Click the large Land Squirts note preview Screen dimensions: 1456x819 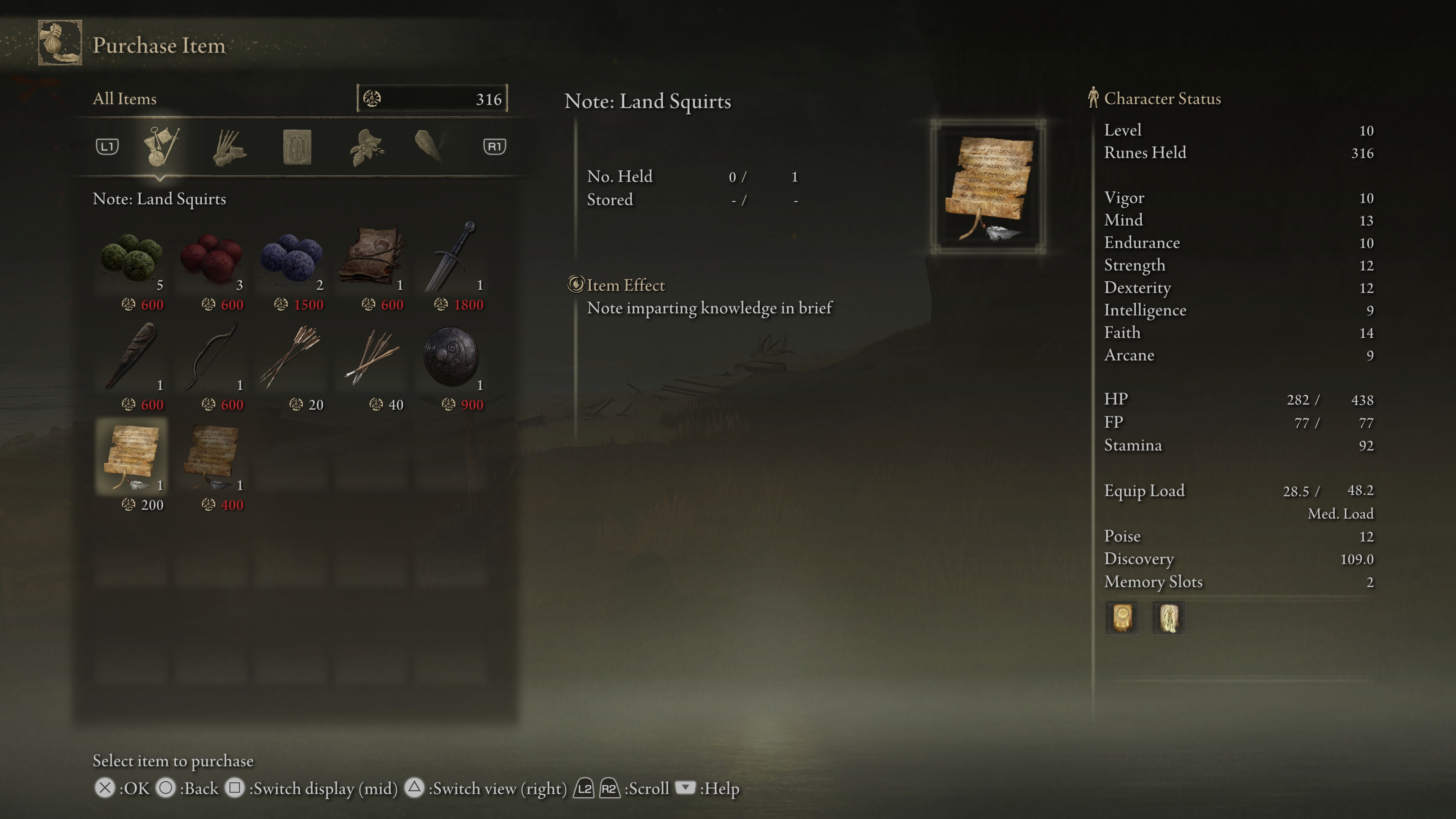[987, 187]
